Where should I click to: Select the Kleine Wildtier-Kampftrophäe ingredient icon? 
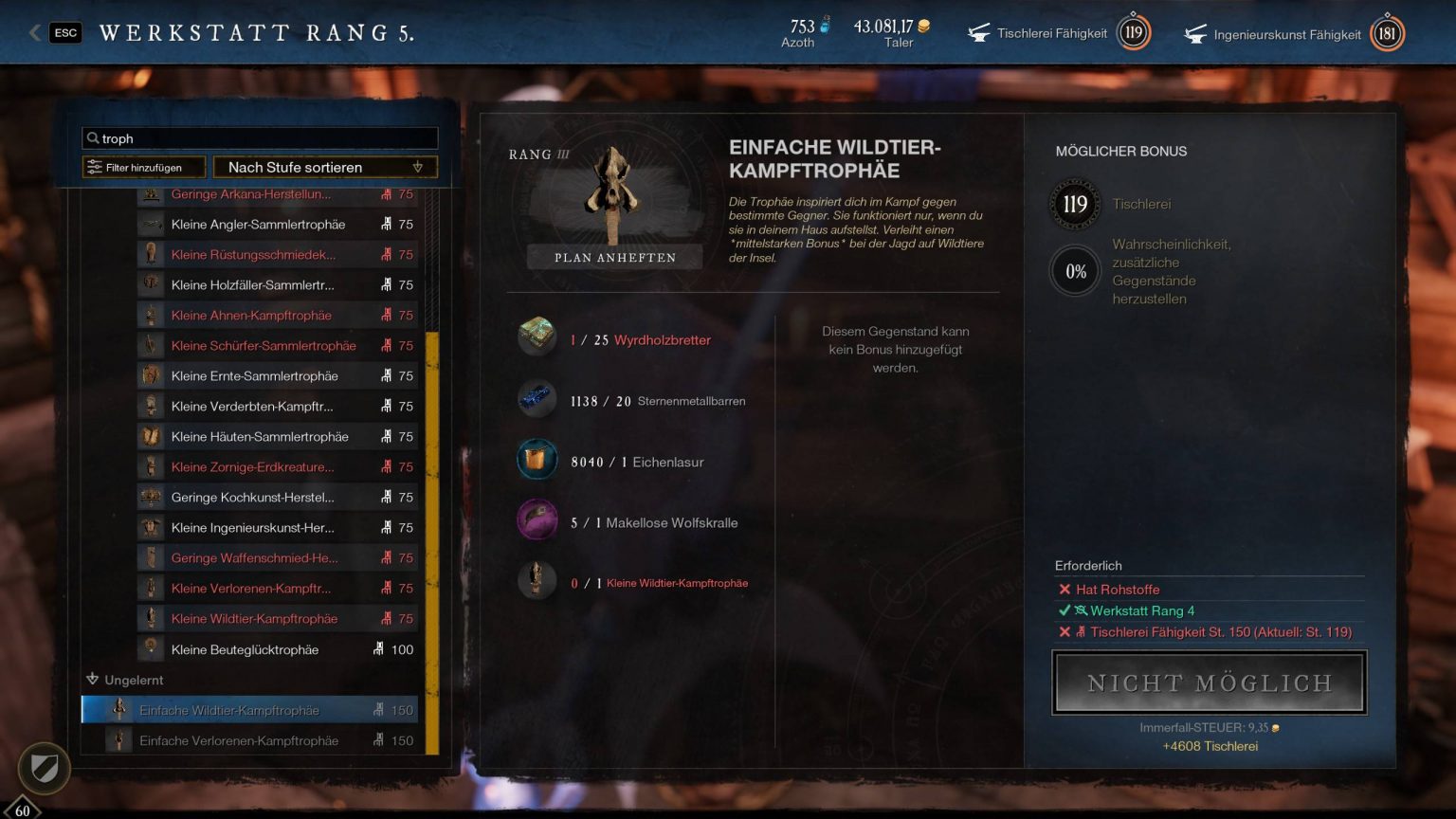pyautogui.click(x=537, y=582)
